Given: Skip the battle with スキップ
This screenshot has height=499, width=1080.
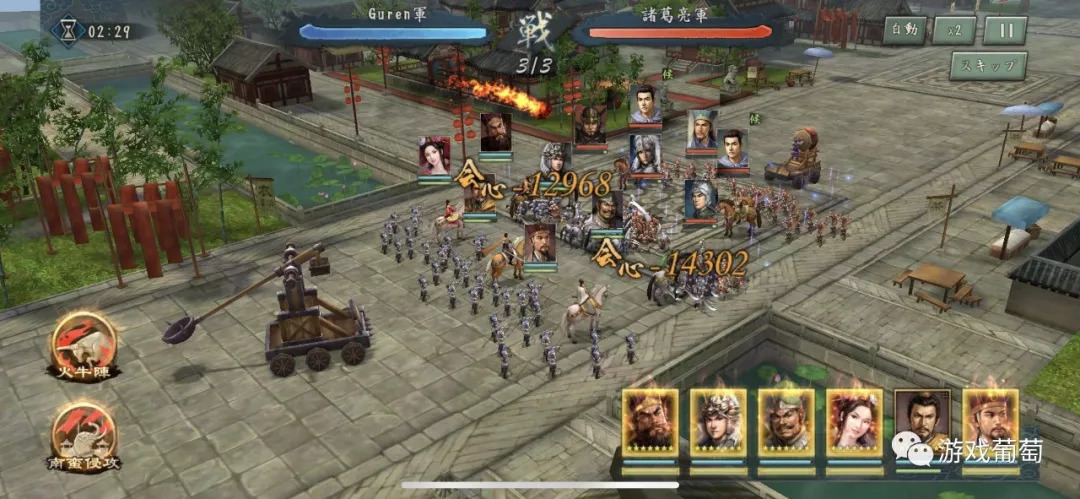Looking at the screenshot, I should point(988,66).
